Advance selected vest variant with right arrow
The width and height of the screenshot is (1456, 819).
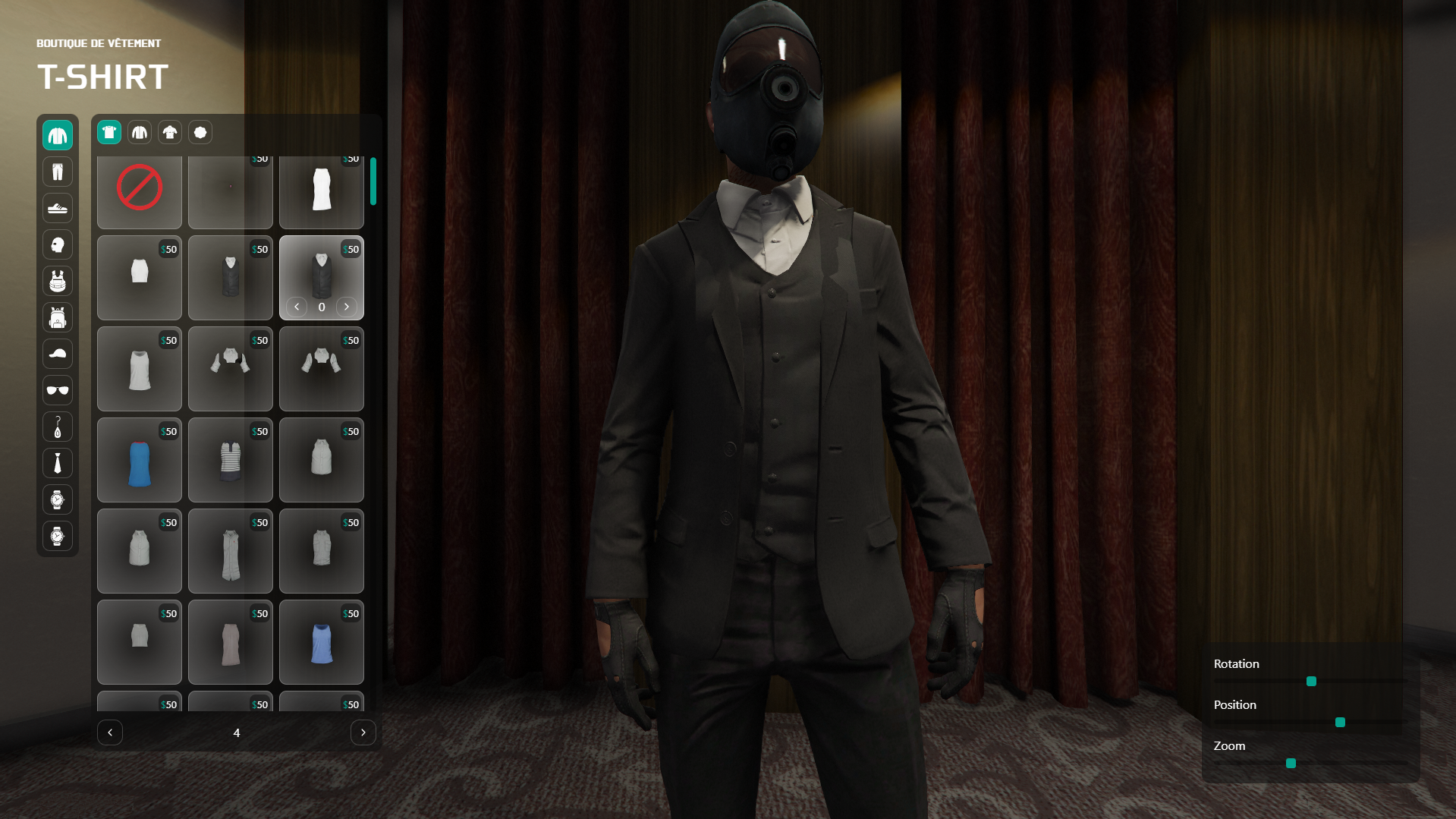347,307
